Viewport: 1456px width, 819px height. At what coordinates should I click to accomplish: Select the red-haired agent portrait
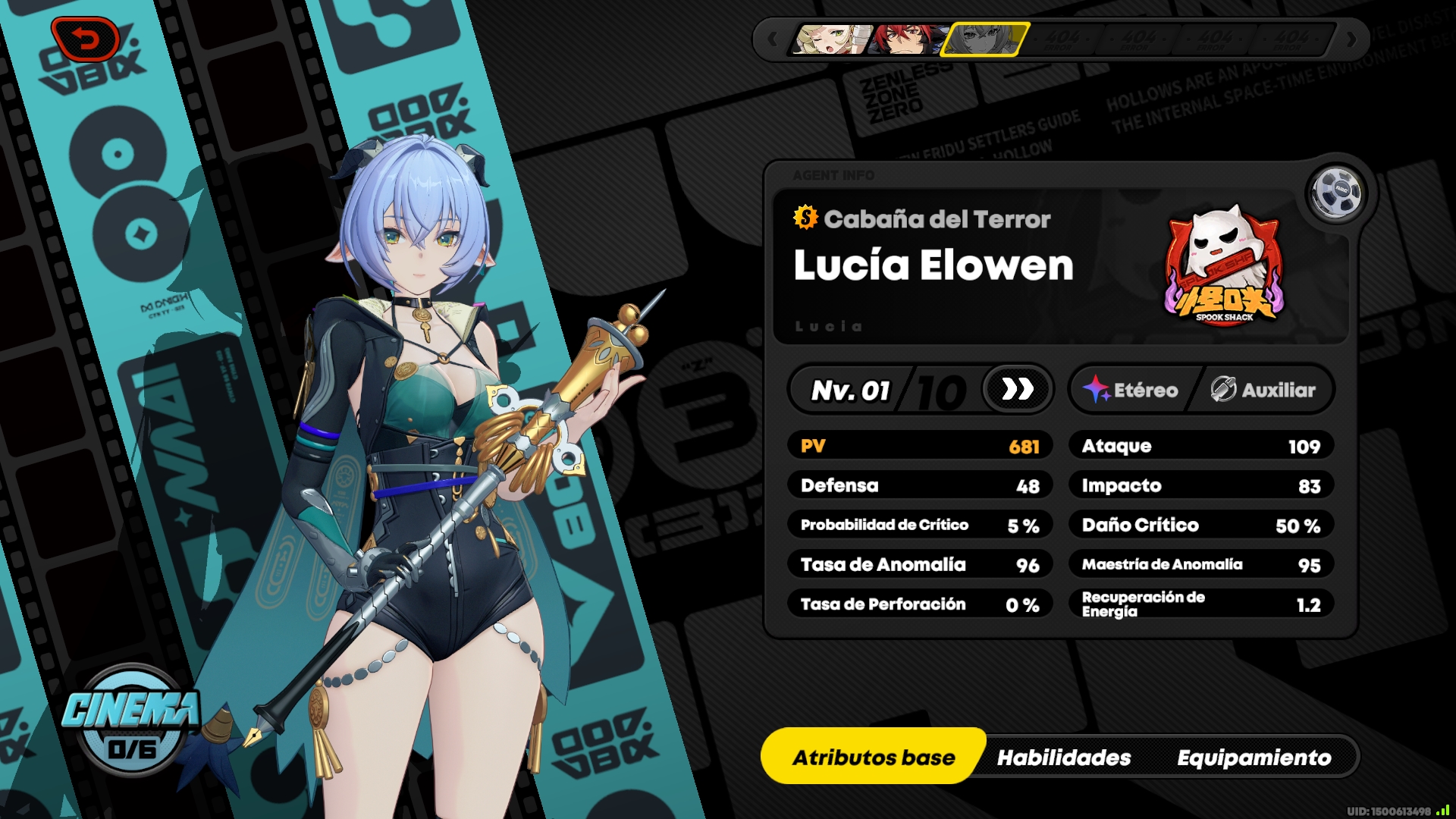coord(906,39)
